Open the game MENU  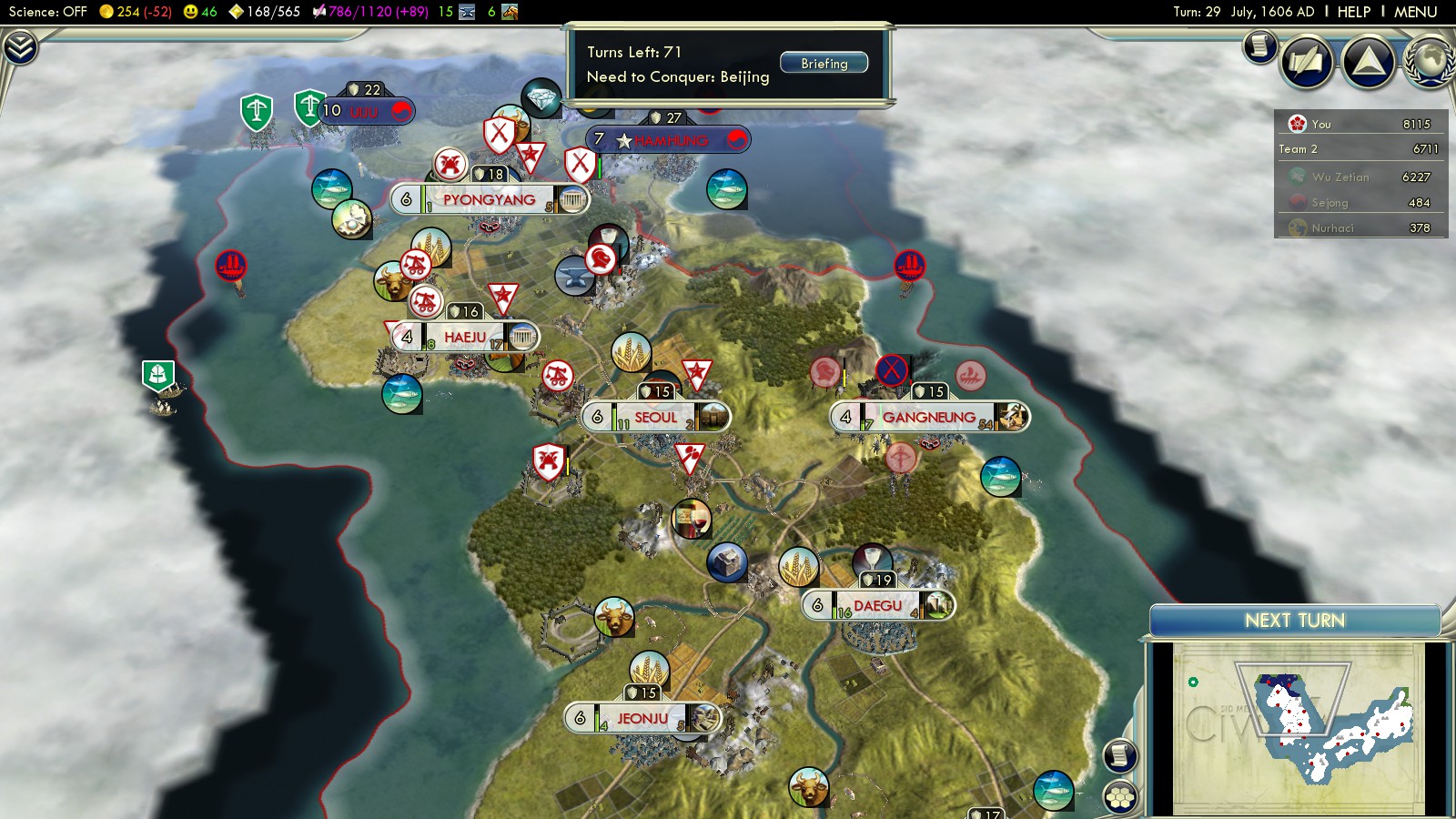tap(1415, 12)
